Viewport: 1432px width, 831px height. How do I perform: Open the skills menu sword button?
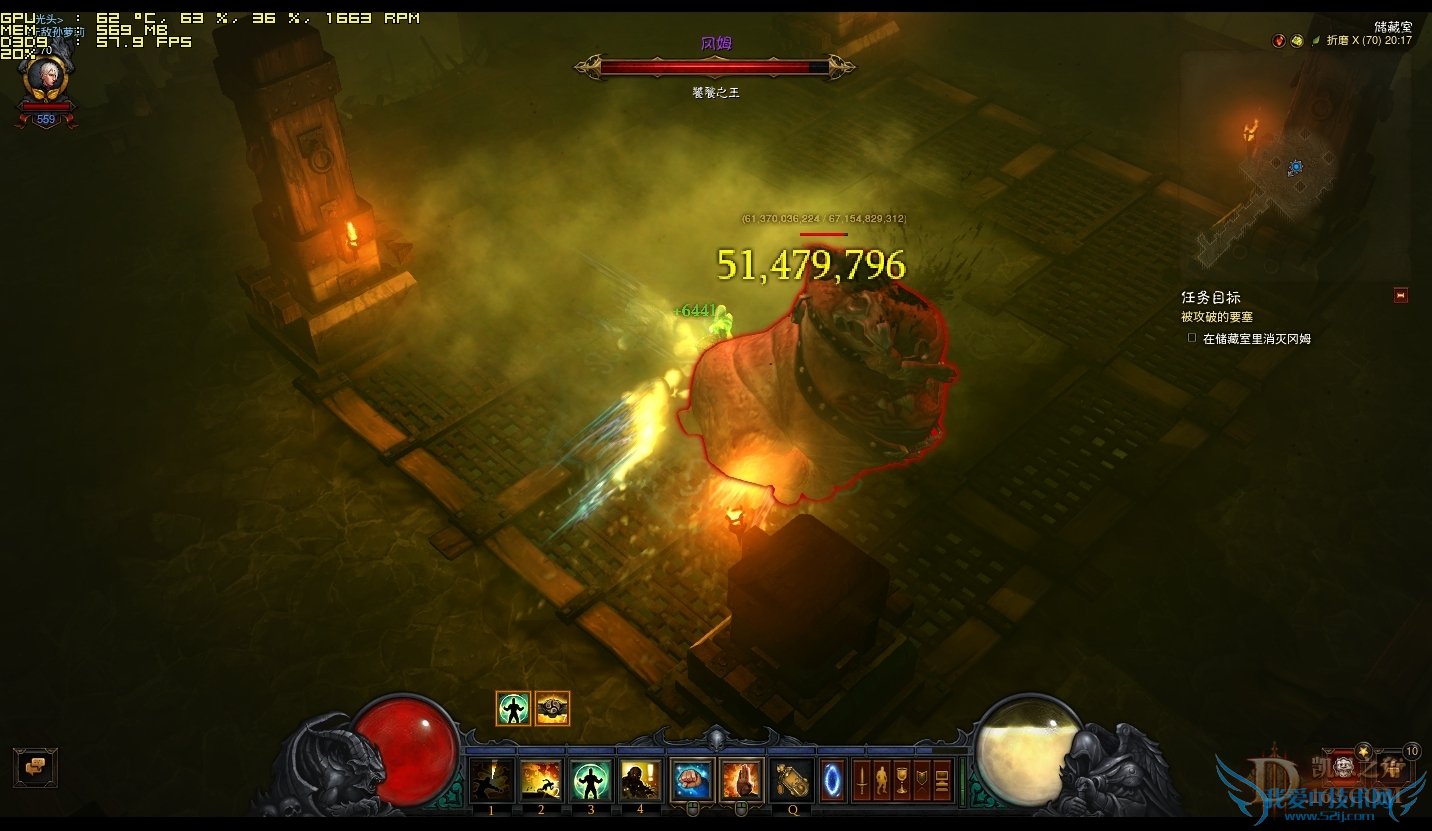[x=861, y=780]
